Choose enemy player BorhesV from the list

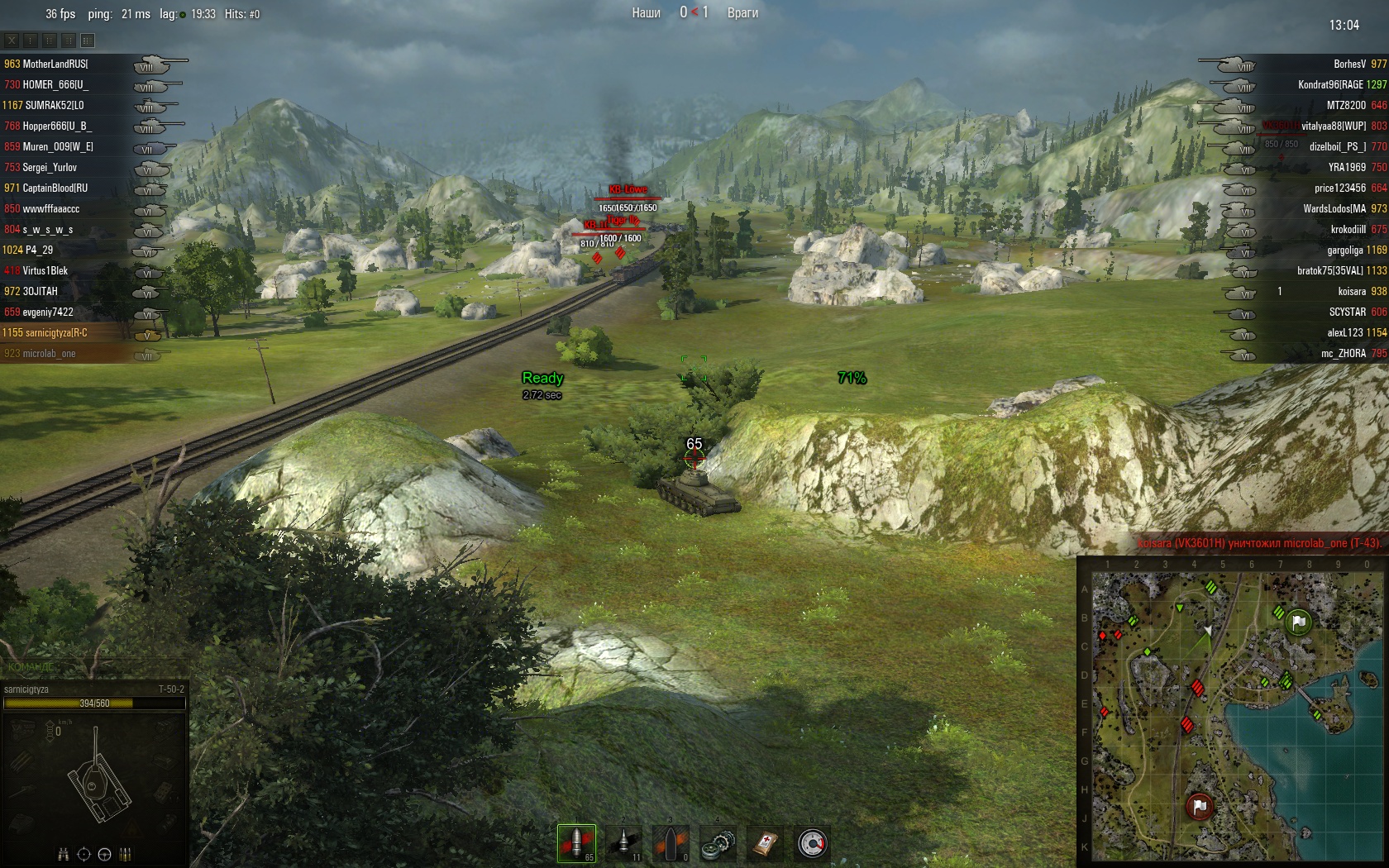click(x=1349, y=64)
